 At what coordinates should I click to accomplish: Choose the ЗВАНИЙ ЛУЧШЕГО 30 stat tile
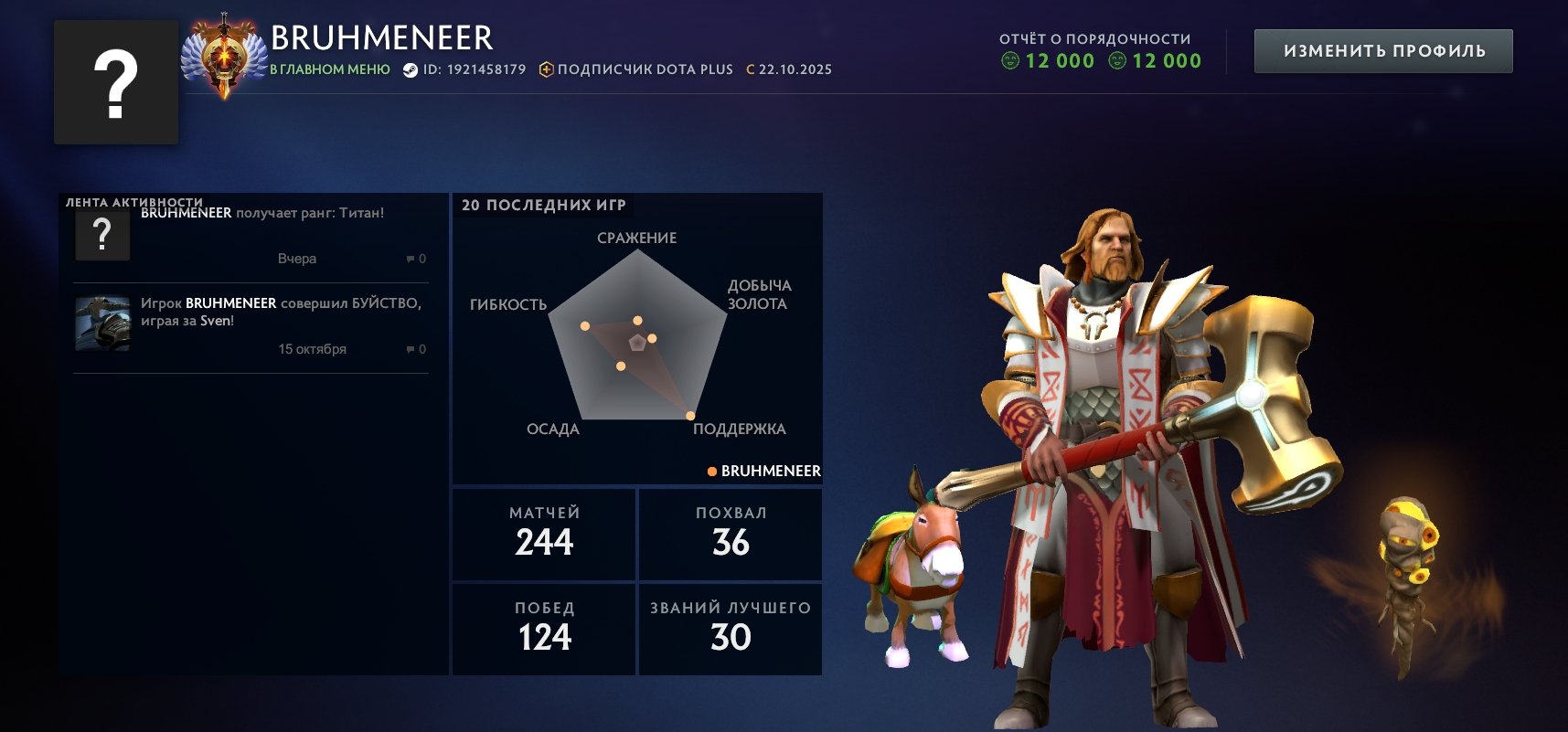click(731, 629)
